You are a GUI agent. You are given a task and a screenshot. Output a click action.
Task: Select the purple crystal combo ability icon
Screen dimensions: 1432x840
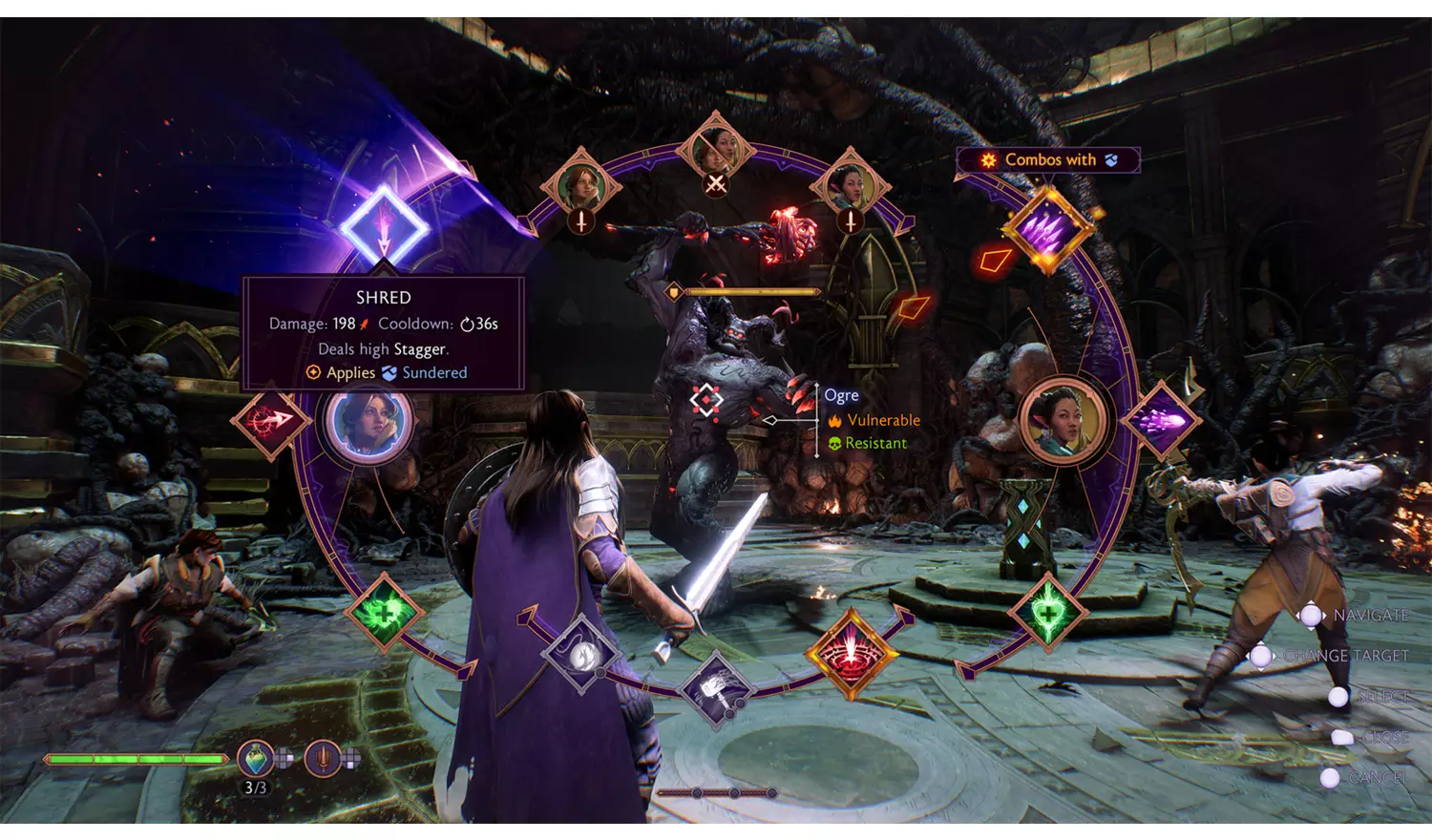(1048, 231)
